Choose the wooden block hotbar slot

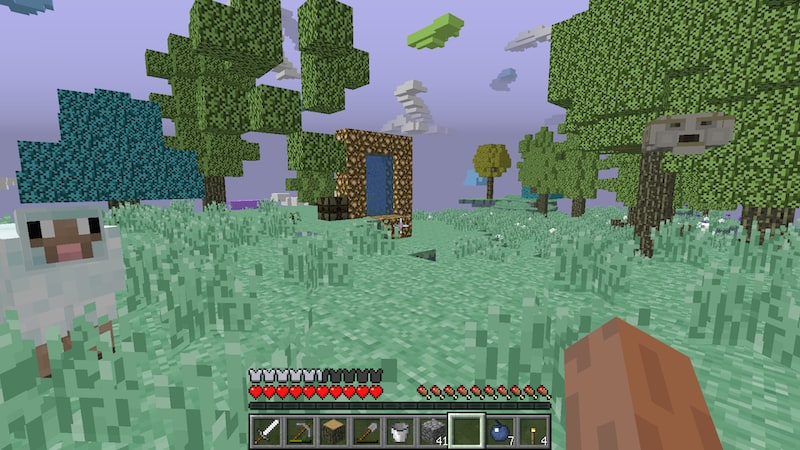(x=334, y=431)
